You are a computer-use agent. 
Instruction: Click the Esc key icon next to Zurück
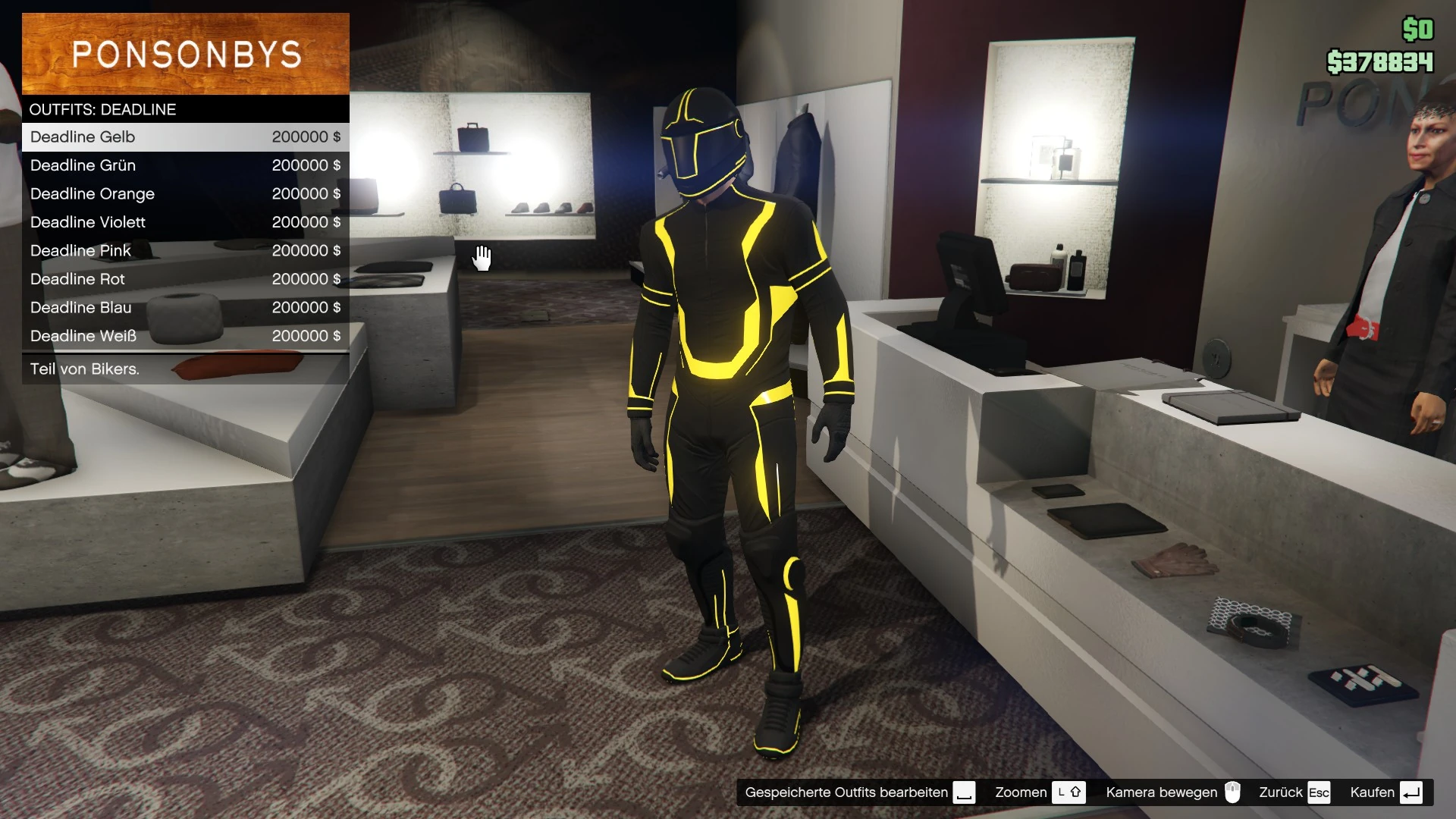coord(1319,792)
